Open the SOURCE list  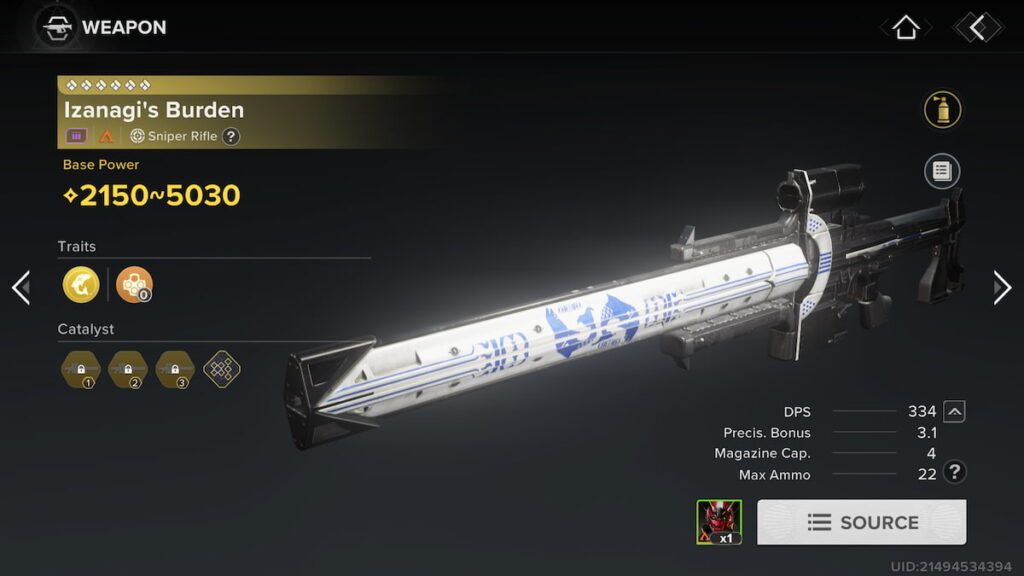point(861,522)
